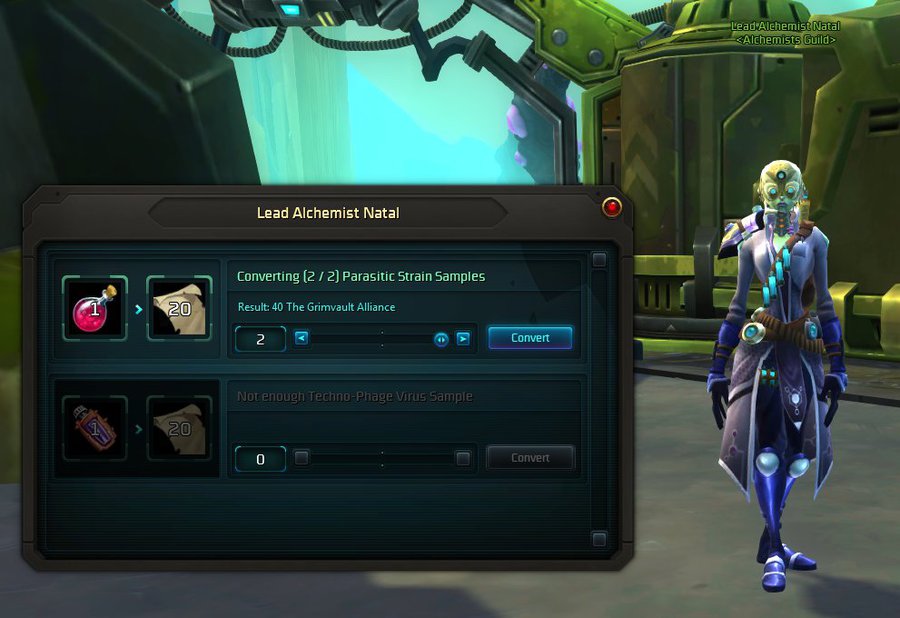This screenshot has height=618, width=900.
Task: Click the red Parasitic Strain Sample flask icon
Action: click(95, 308)
